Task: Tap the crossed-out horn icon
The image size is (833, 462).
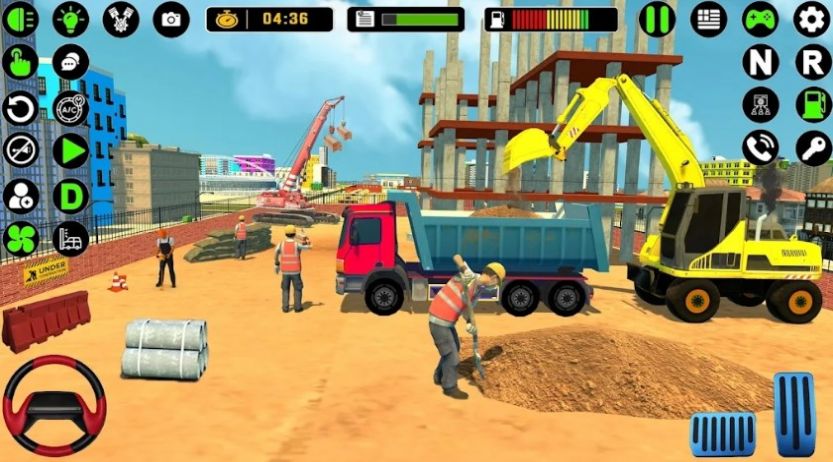Action: click(x=20, y=150)
